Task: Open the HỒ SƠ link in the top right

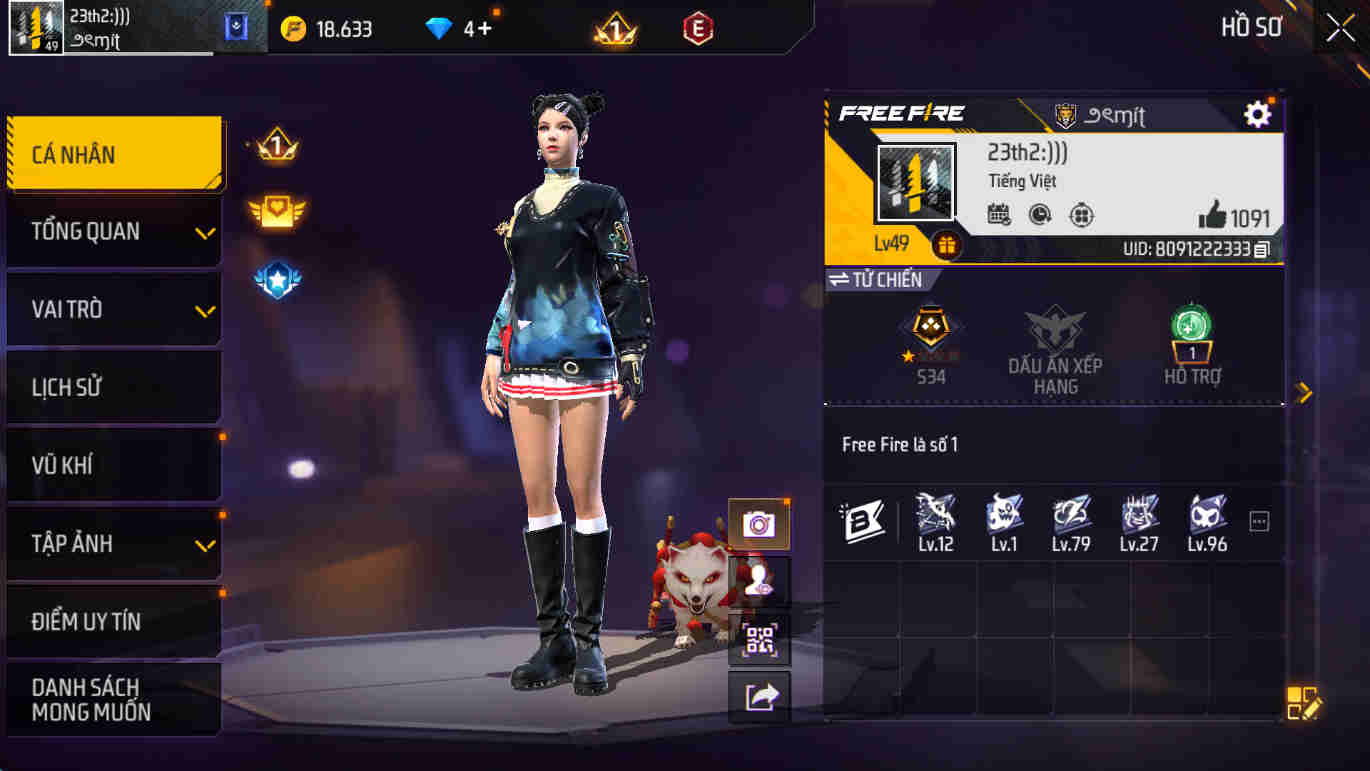Action: pyautogui.click(x=1249, y=27)
